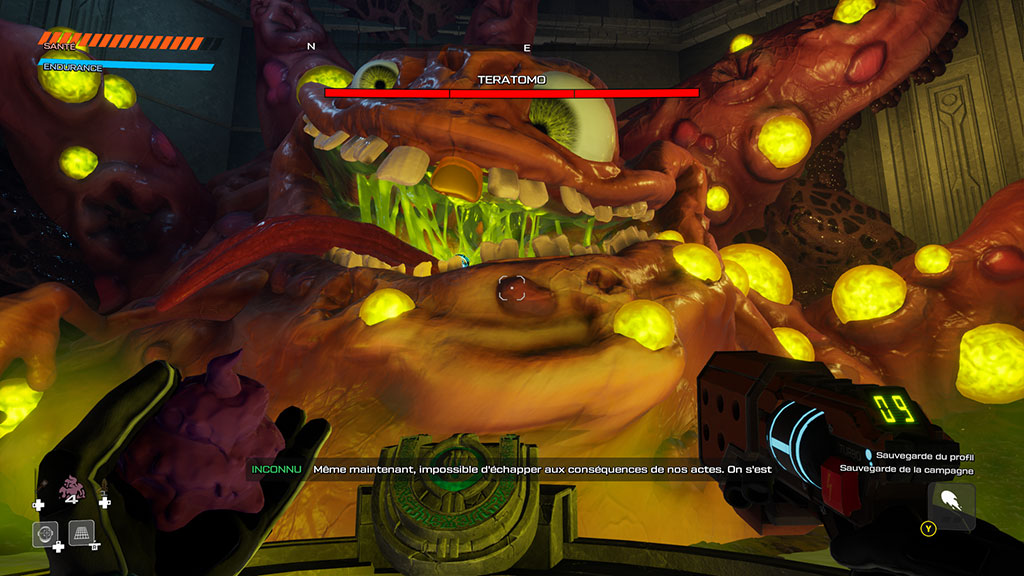Activate the visor scan ability icon
The image size is (1024, 576).
pos(44,533)
